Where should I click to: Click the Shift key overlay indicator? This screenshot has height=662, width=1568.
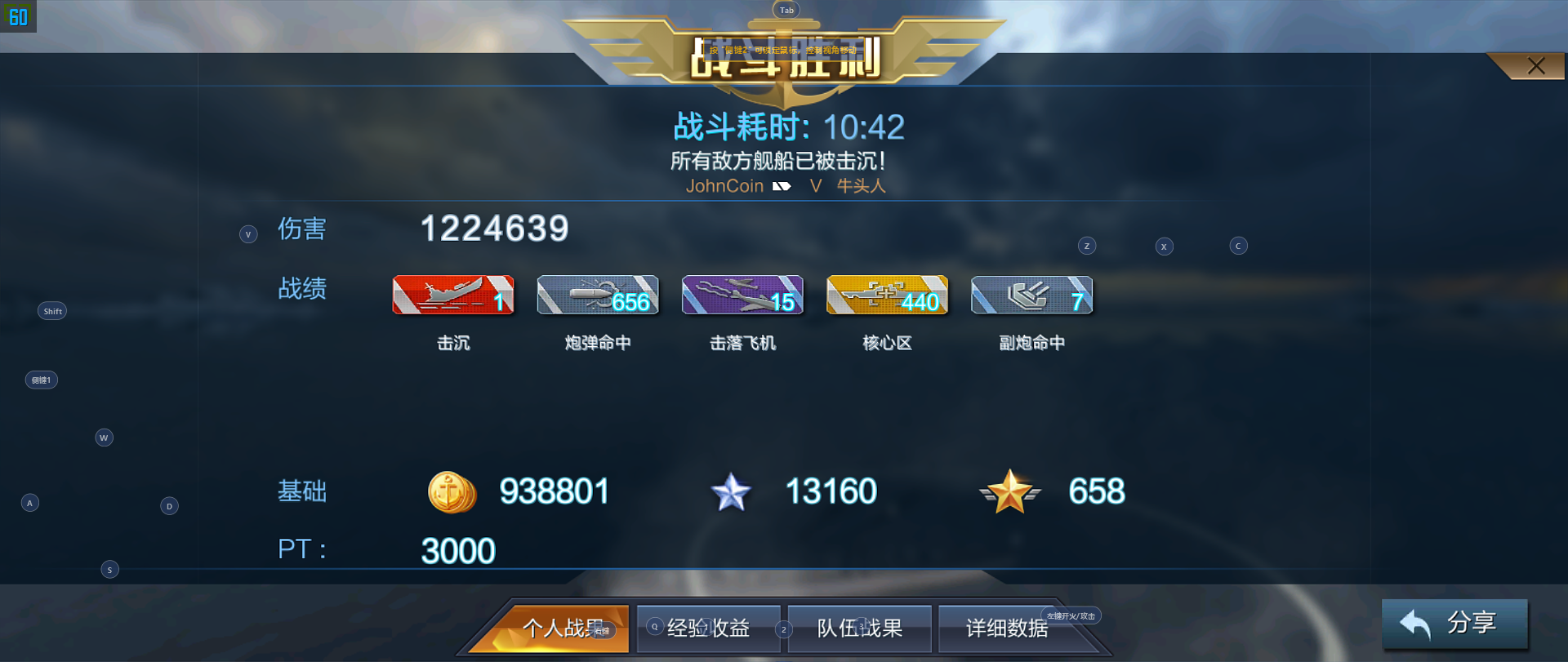[x=51, y=310]
